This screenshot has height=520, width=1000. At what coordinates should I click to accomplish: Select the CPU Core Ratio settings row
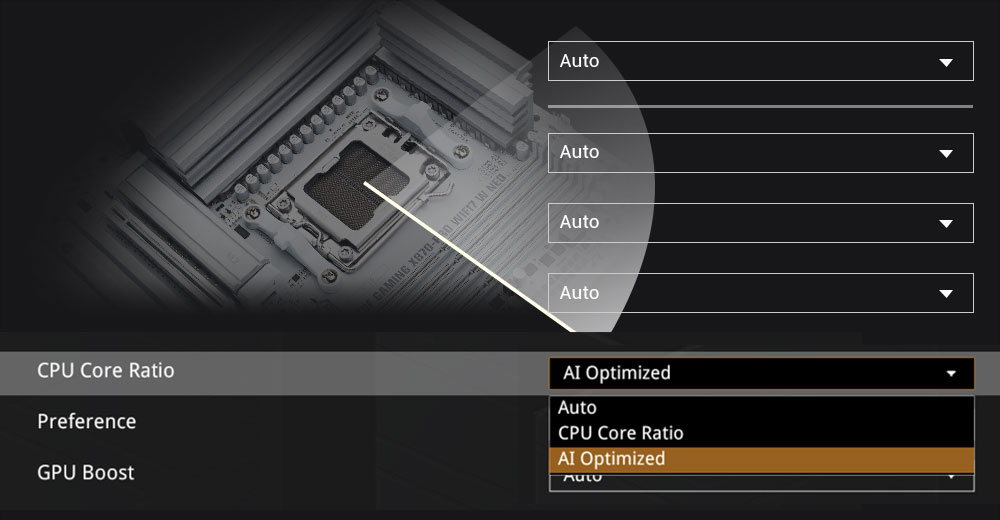tap(106, 371)
